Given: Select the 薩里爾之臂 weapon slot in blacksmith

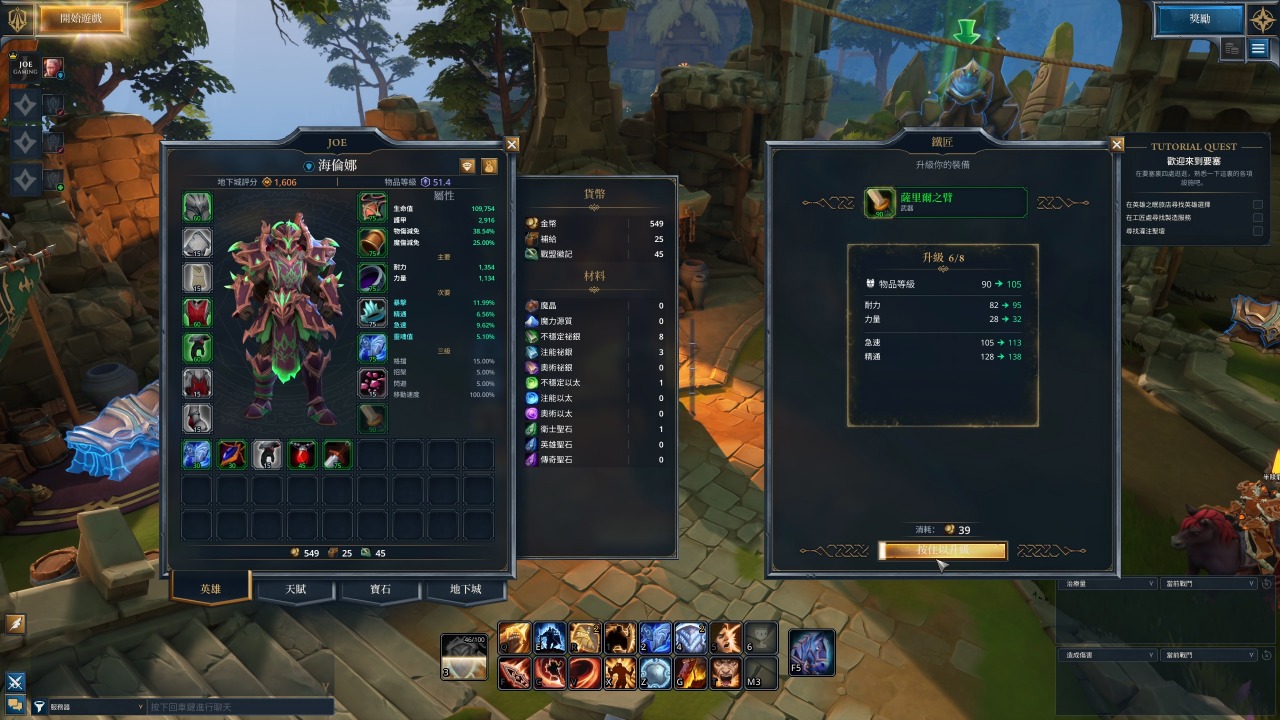Looking at the screenshot, I should tap(945, 202).
